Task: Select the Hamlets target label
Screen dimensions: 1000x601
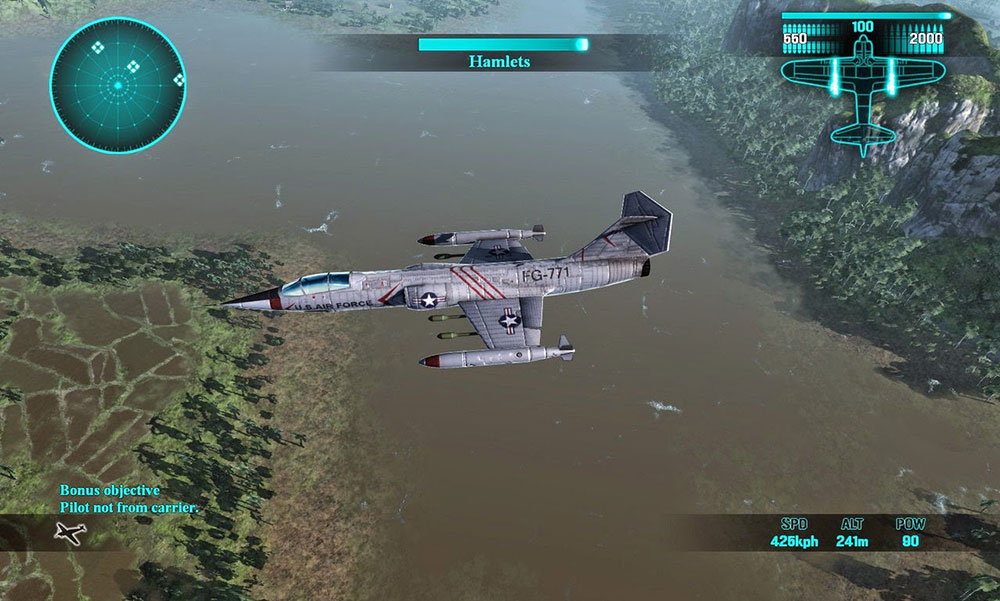Action: coord(499,62)
